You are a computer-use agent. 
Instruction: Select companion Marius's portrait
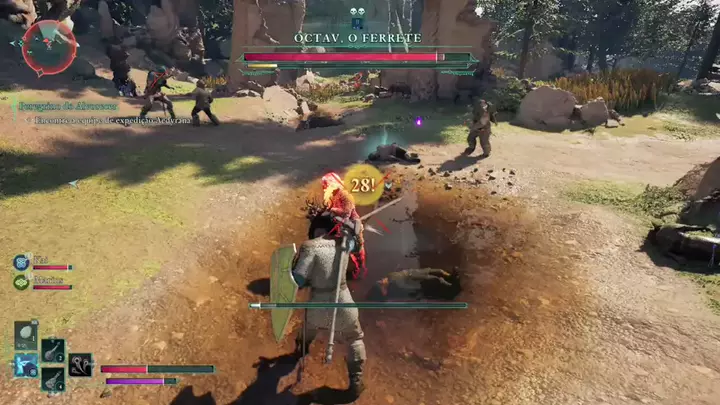(x=21, y=282)
